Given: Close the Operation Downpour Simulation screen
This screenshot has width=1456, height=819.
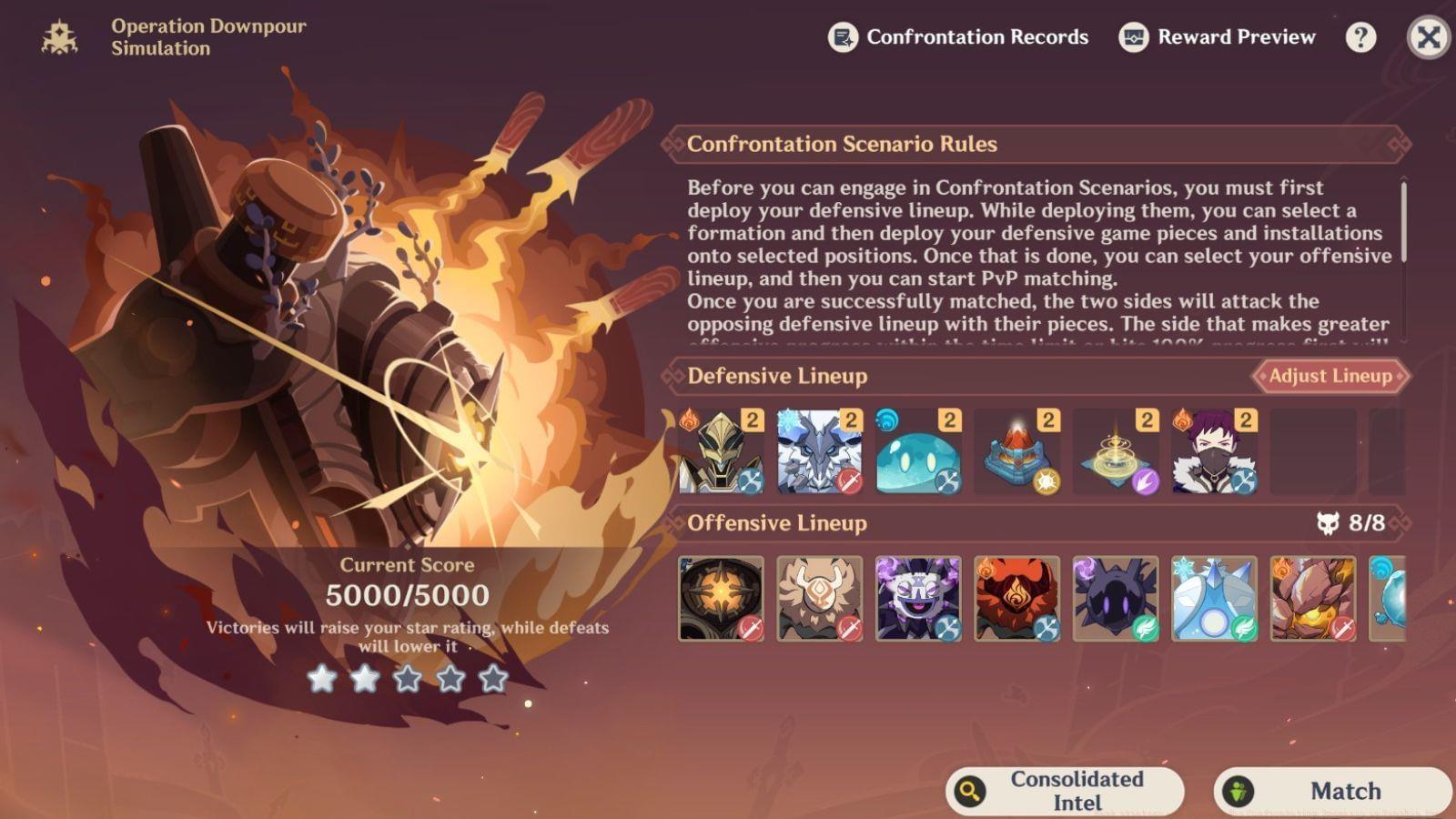Looking at the screenshot, I should point(1428,37).
